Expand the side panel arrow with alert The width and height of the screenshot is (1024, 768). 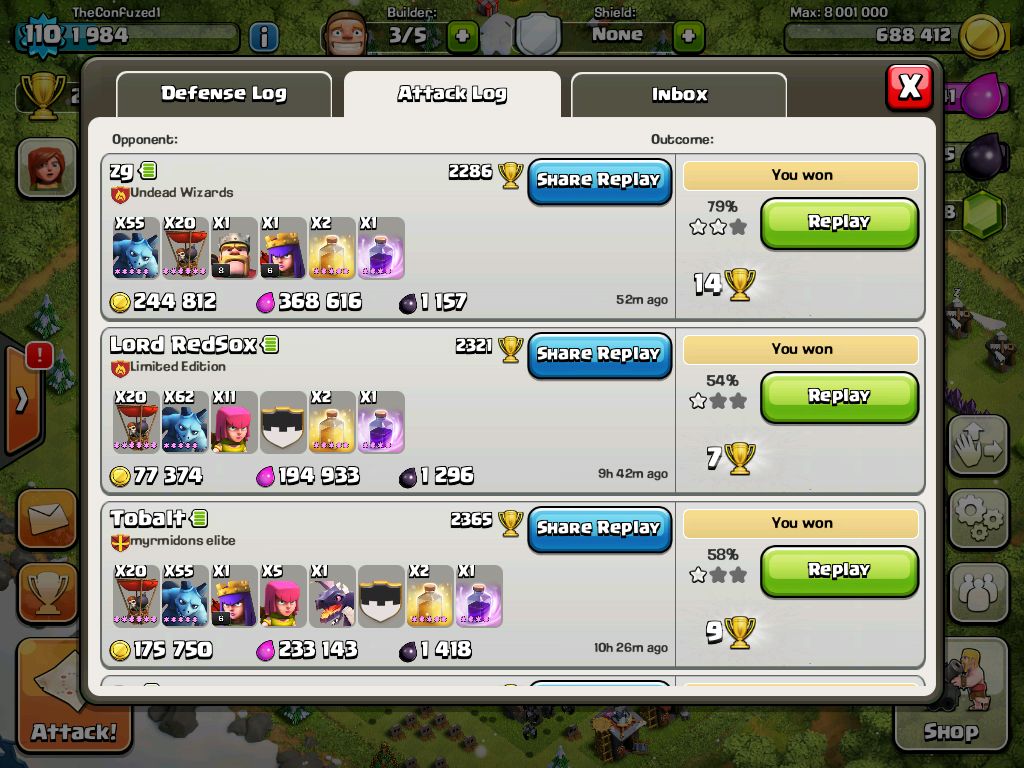[22, 400]
